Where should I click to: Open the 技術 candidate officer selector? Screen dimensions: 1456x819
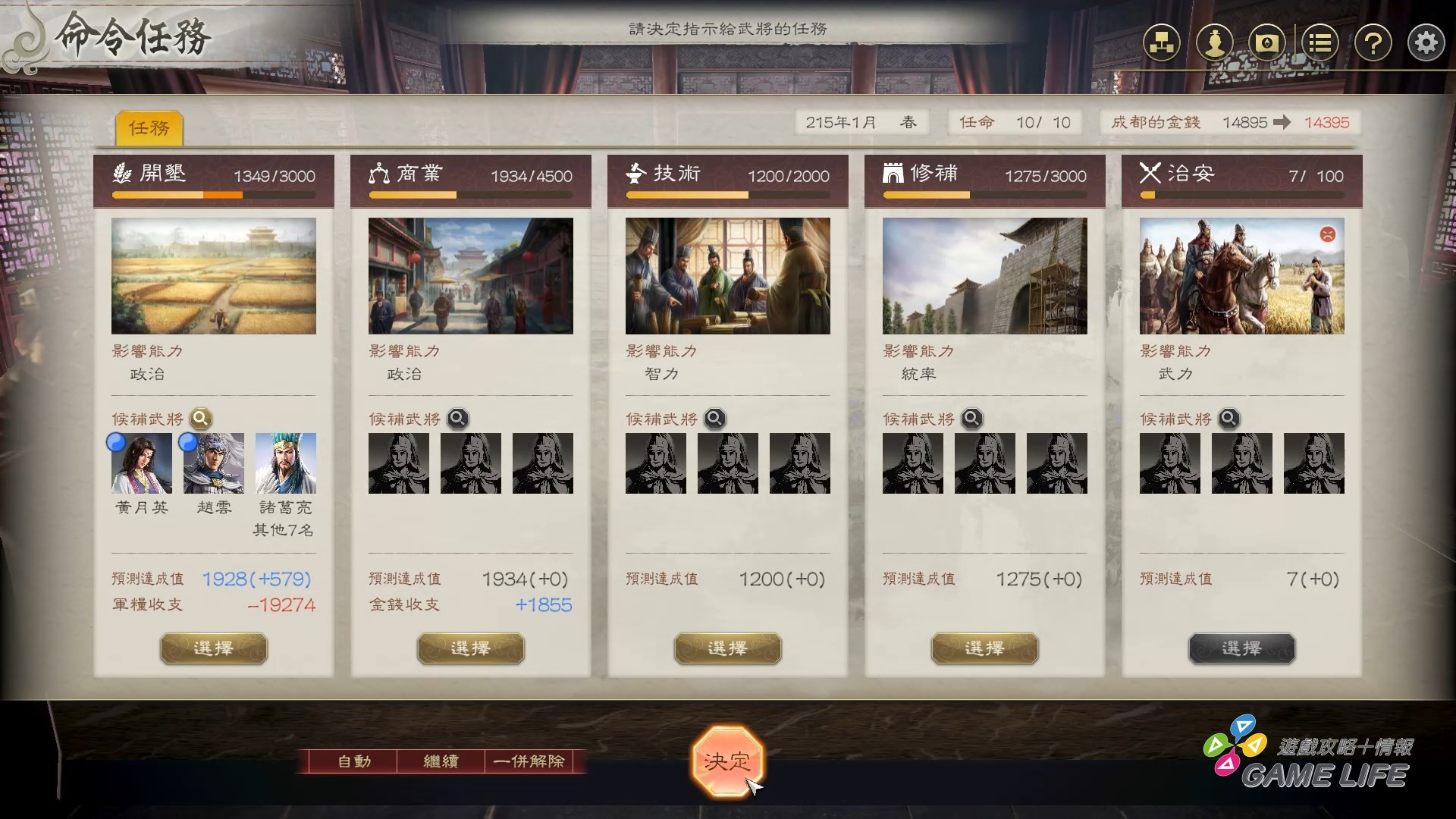pos(714,418)
